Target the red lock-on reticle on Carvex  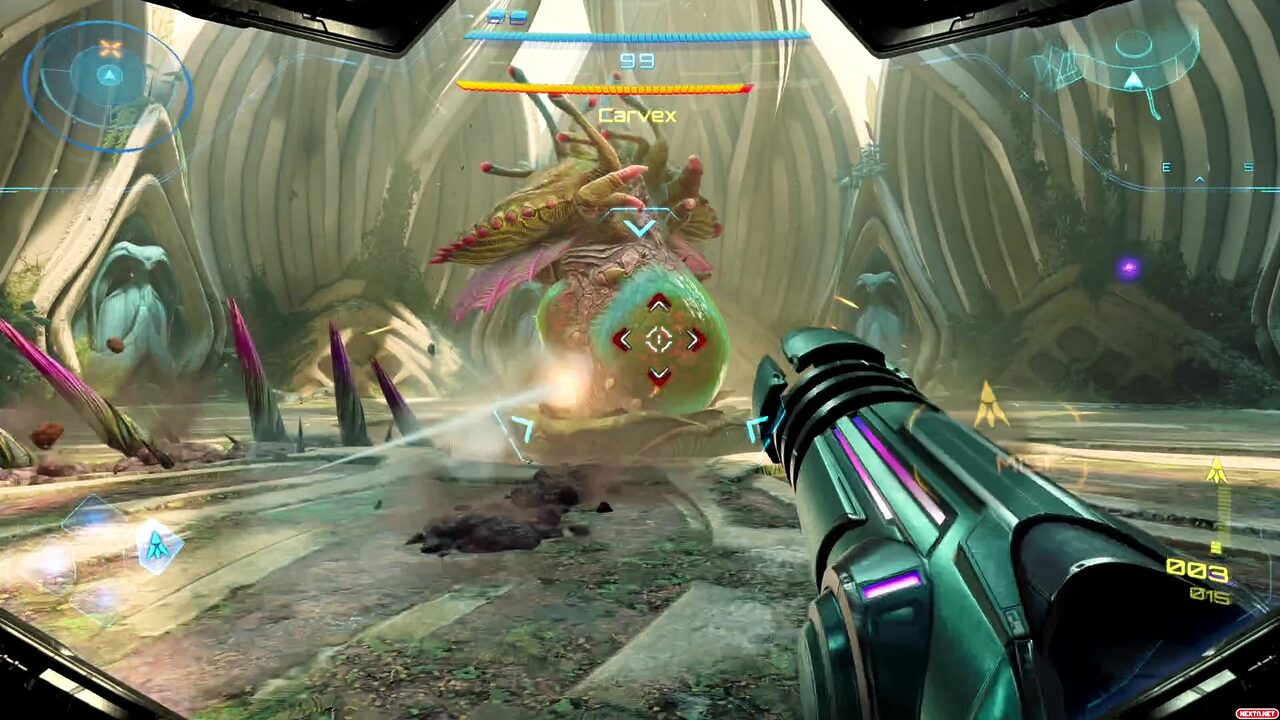tap(658, 340)
